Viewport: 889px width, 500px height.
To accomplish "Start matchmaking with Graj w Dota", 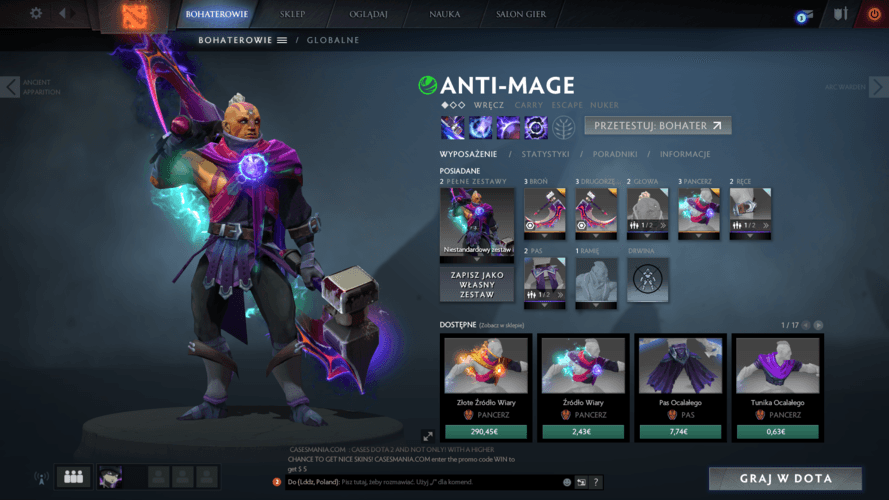I will pyautogui.click(x=785, y=479).
